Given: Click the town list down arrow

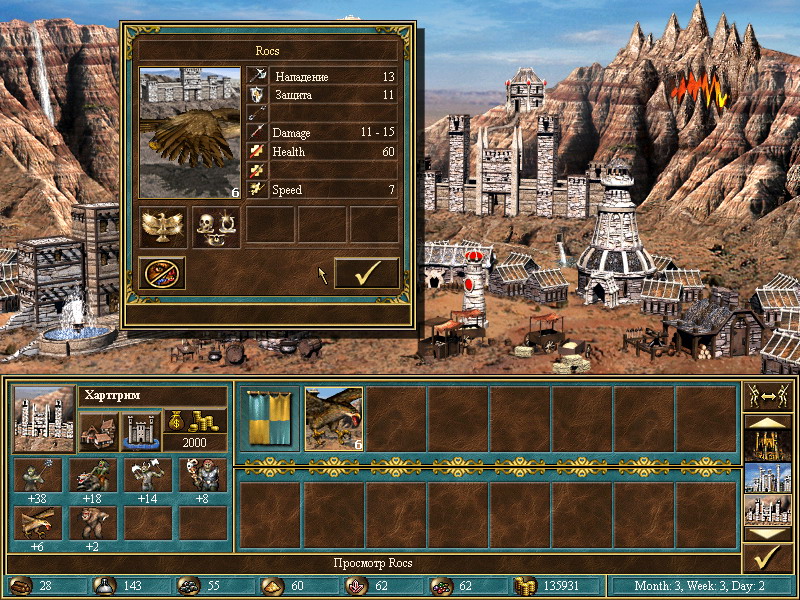Looking at the screenshot, I should pyautogui.click(x=768, y=535).
